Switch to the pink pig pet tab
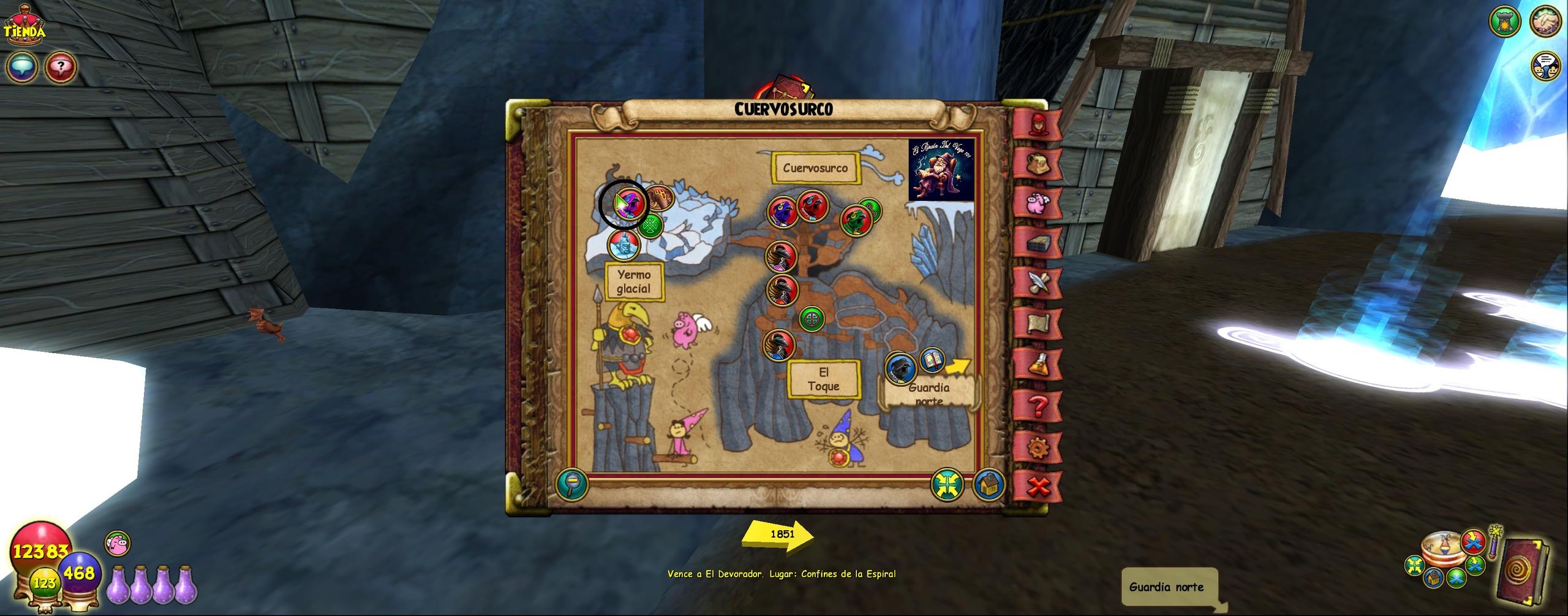The width and height of the screenshot is (1568, 616). 1038,203
